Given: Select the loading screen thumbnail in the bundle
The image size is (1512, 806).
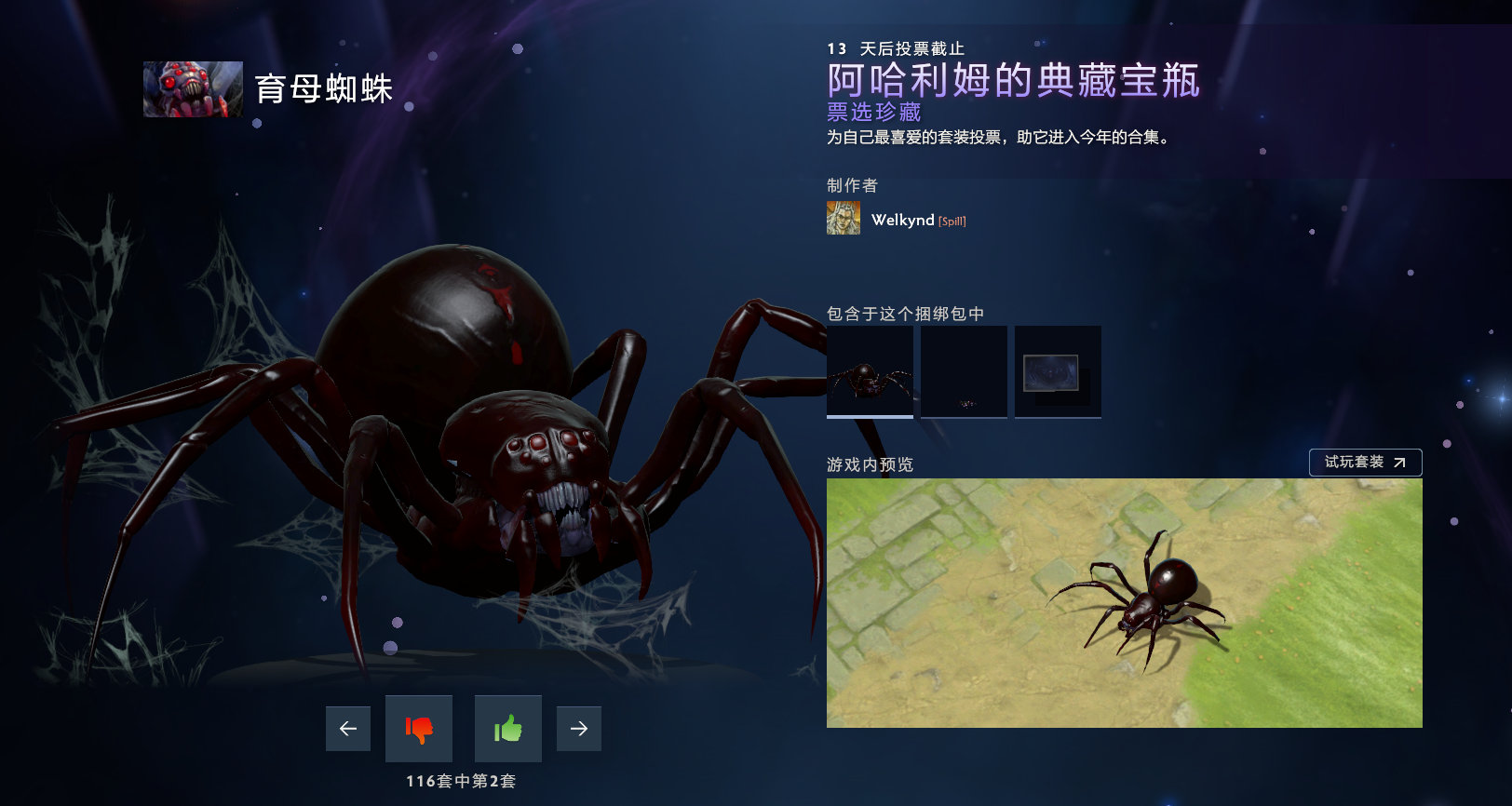Looking at the screenshot, I should (1058, 371).
